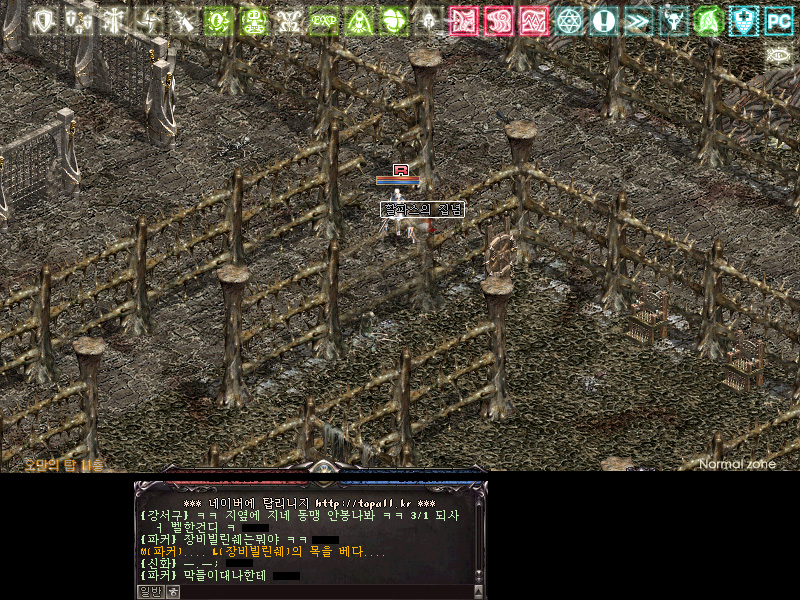Screen dimensions: 800x600
Task: Click the PC icon
Action: (x=778, y=20)
